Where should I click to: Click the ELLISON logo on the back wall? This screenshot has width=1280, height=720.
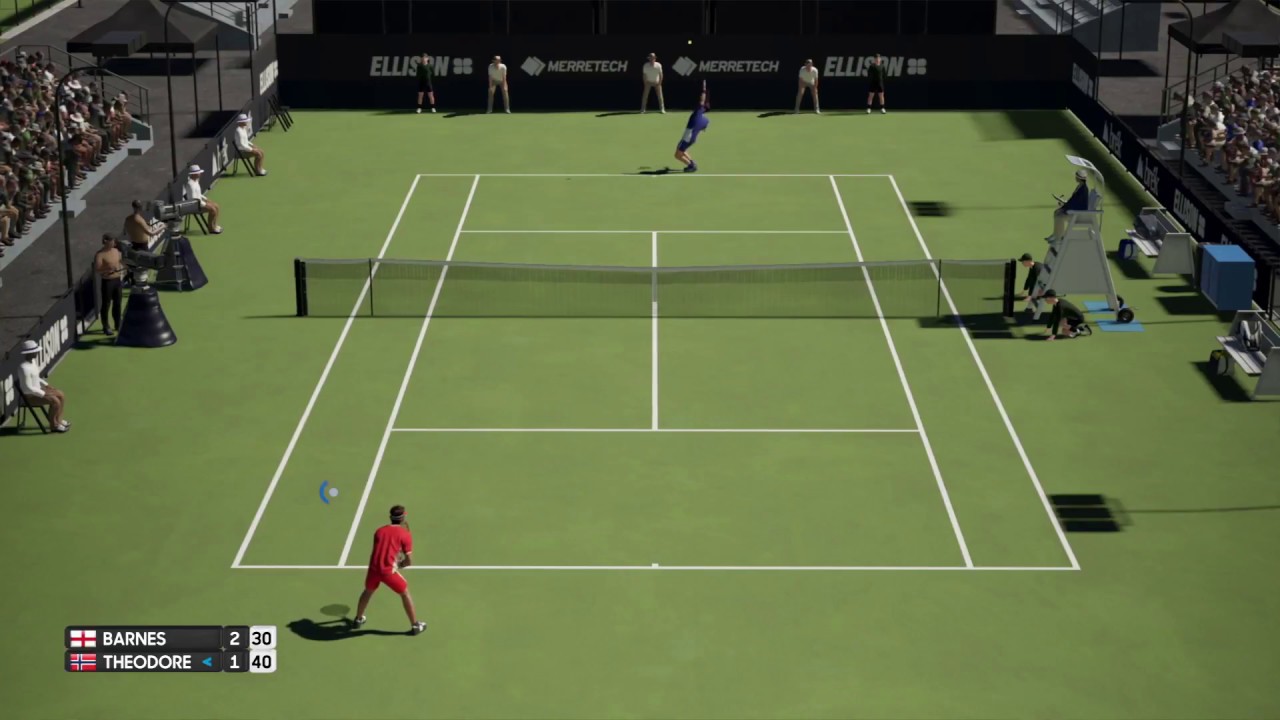pos(409,66)
